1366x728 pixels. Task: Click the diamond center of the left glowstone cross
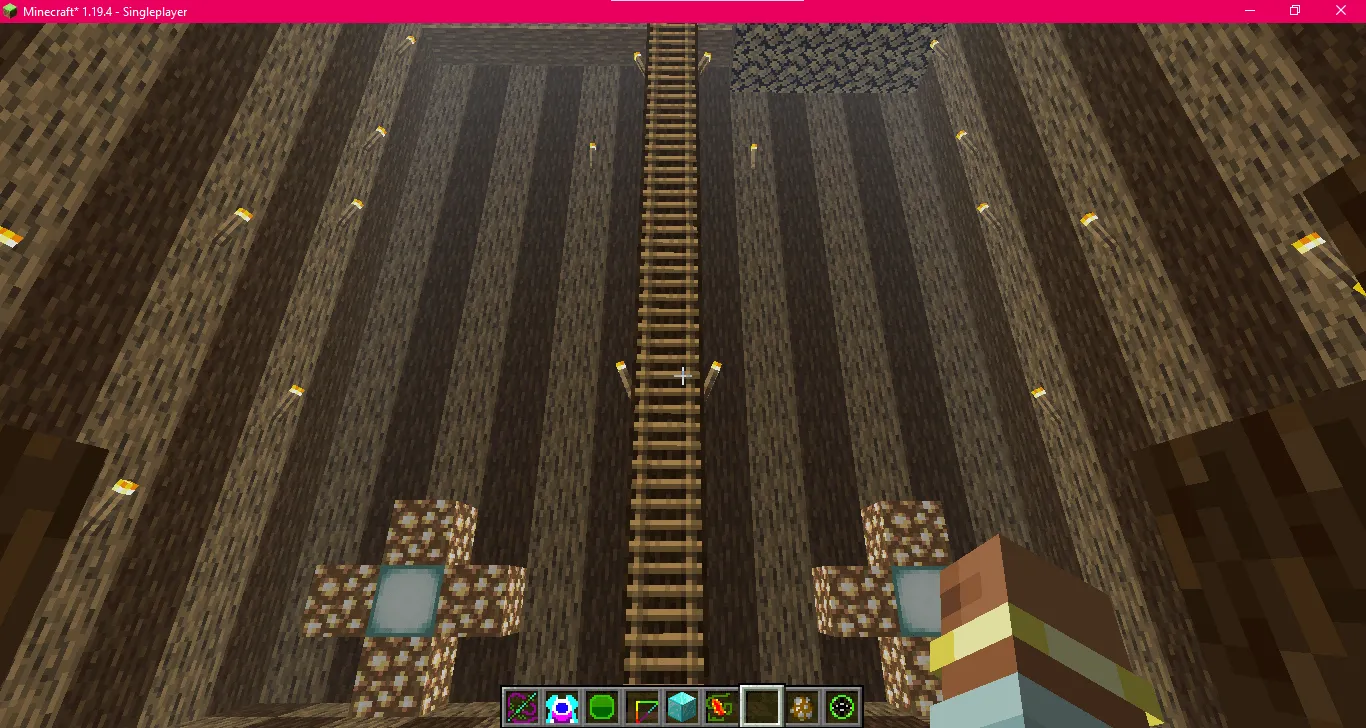tap(406, 597)
